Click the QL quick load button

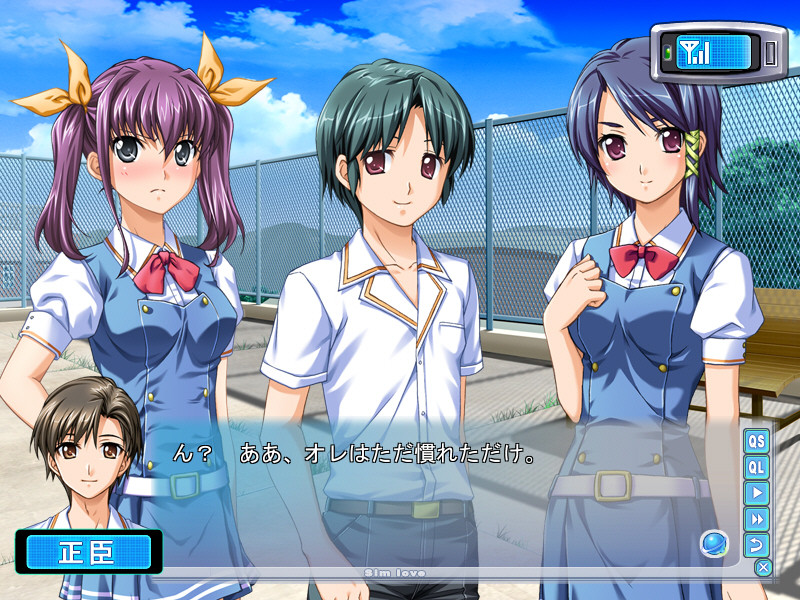(756, 467)
